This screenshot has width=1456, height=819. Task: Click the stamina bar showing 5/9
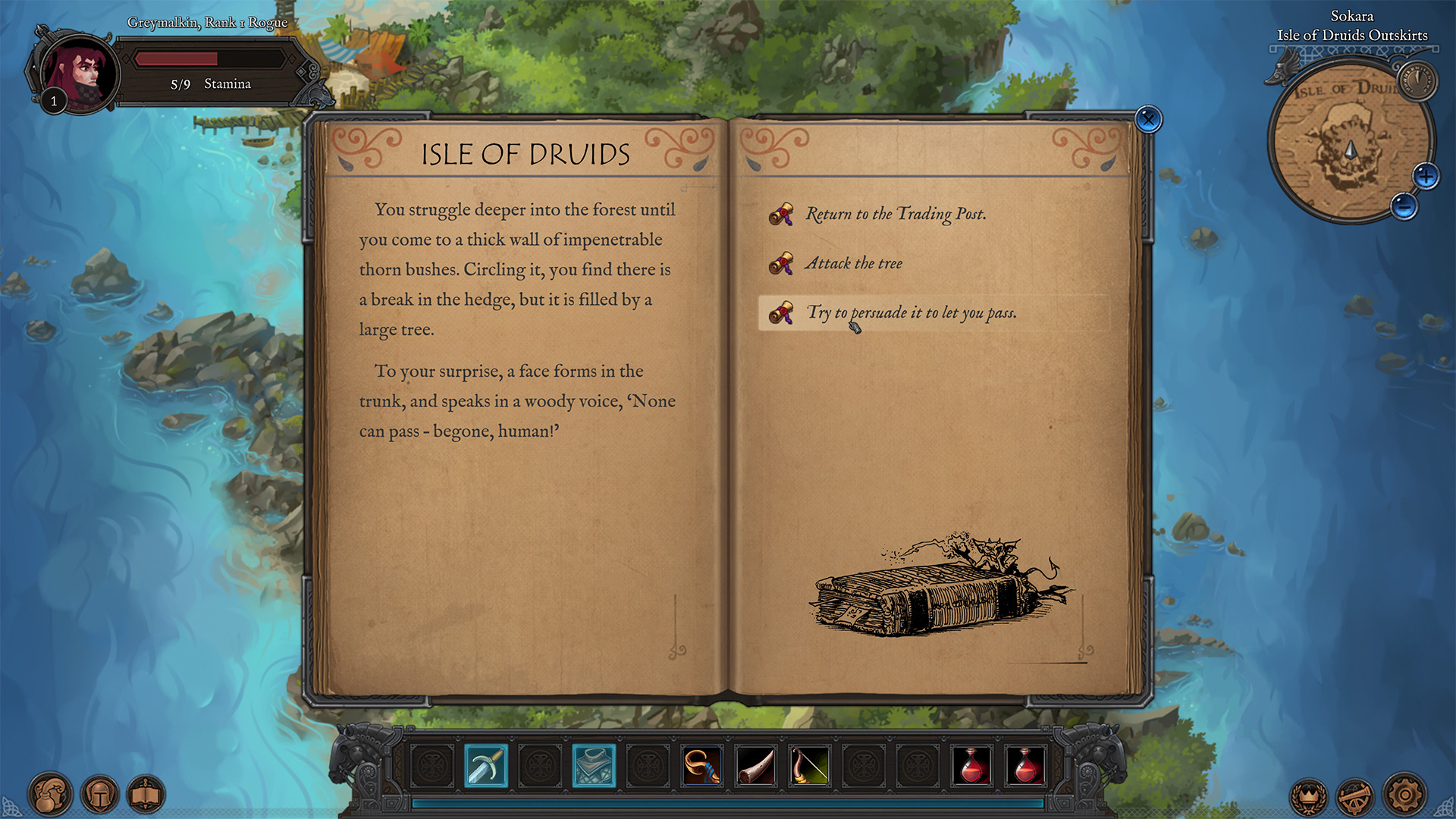[x=210, y=58]
